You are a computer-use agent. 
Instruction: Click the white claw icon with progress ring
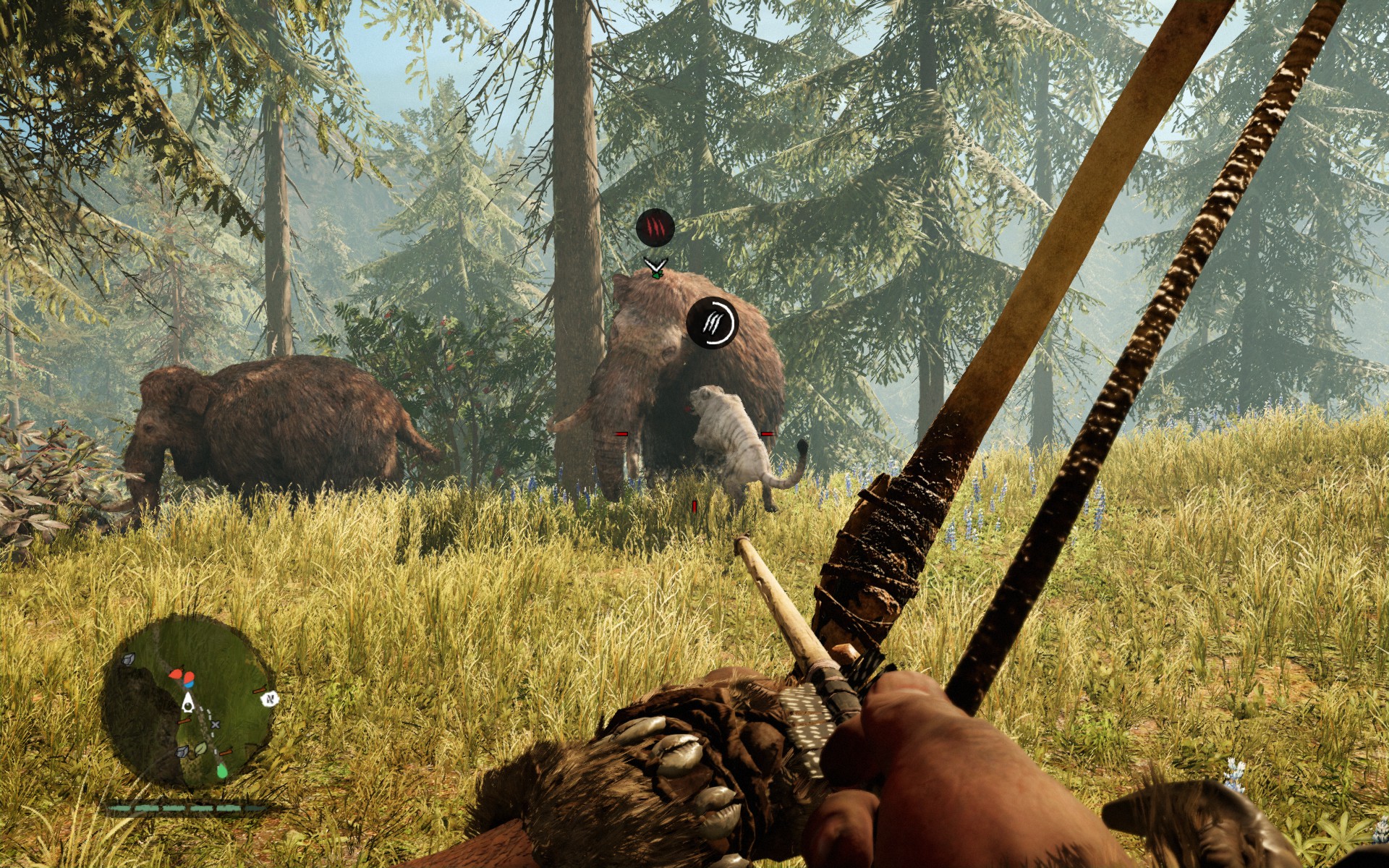click(711, 322)
